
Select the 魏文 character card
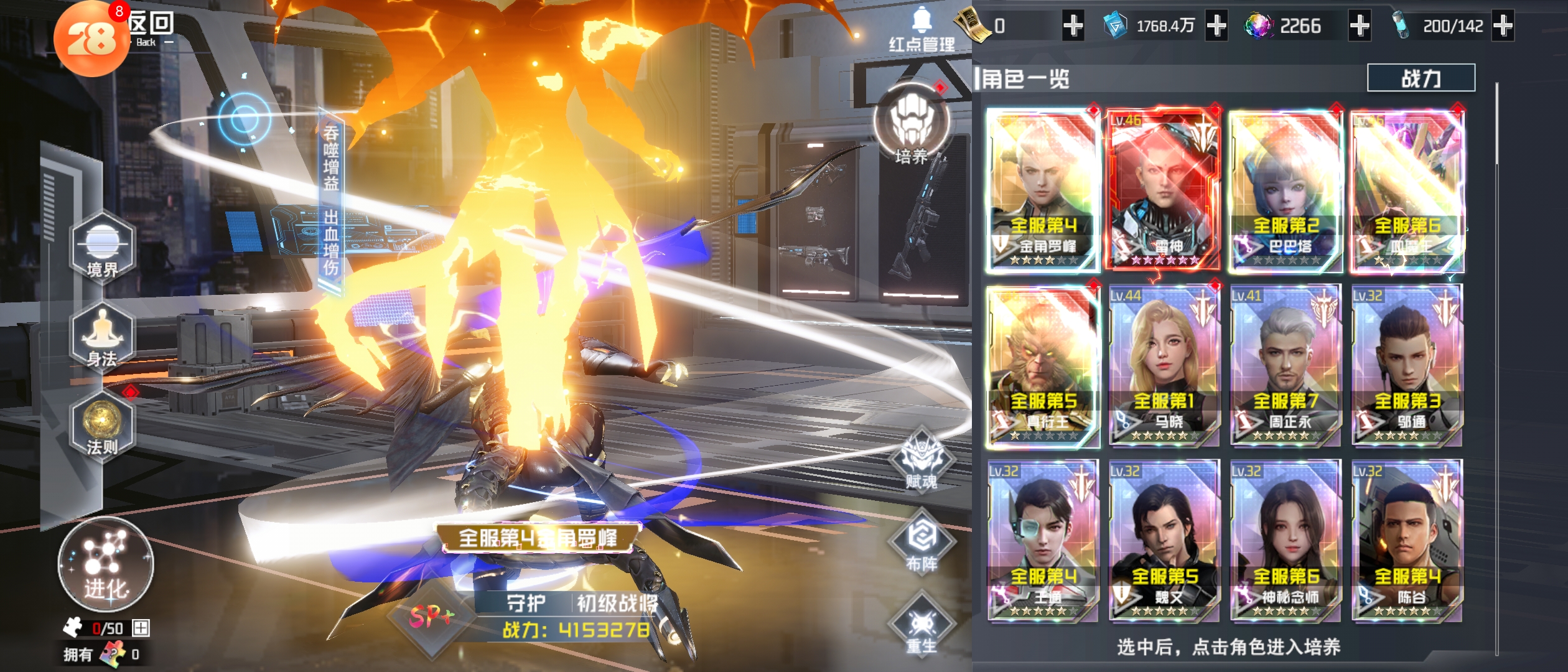coord(1162,540)
